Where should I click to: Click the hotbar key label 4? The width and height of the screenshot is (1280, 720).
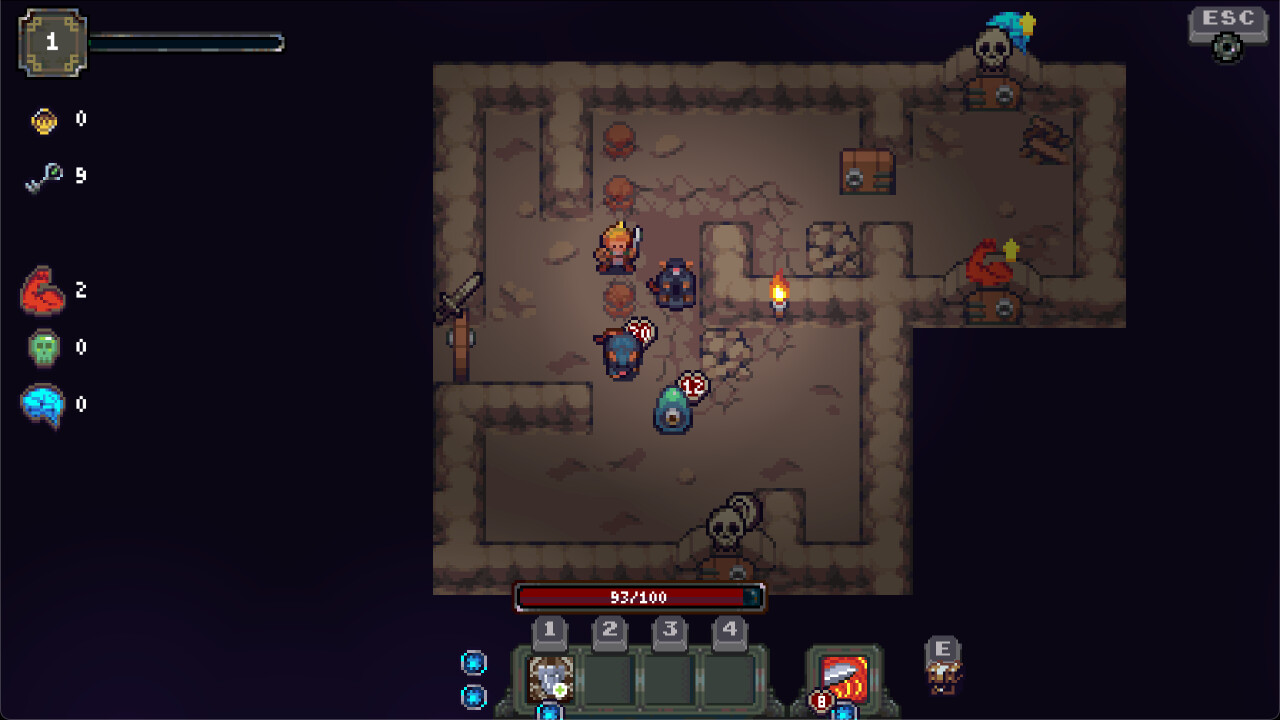click(x=730, y=631)
